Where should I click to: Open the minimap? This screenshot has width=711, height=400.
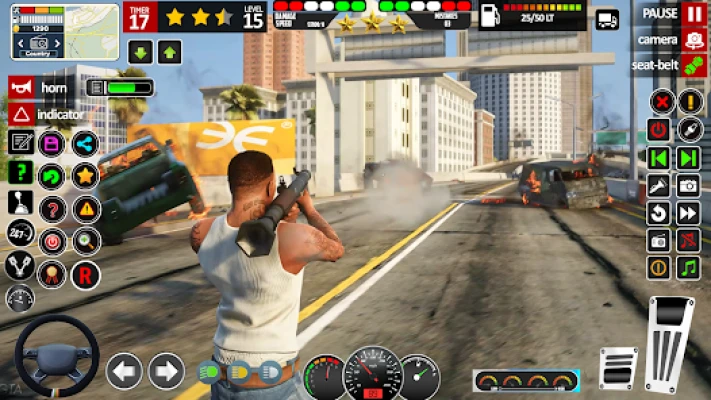coord(51,30)
